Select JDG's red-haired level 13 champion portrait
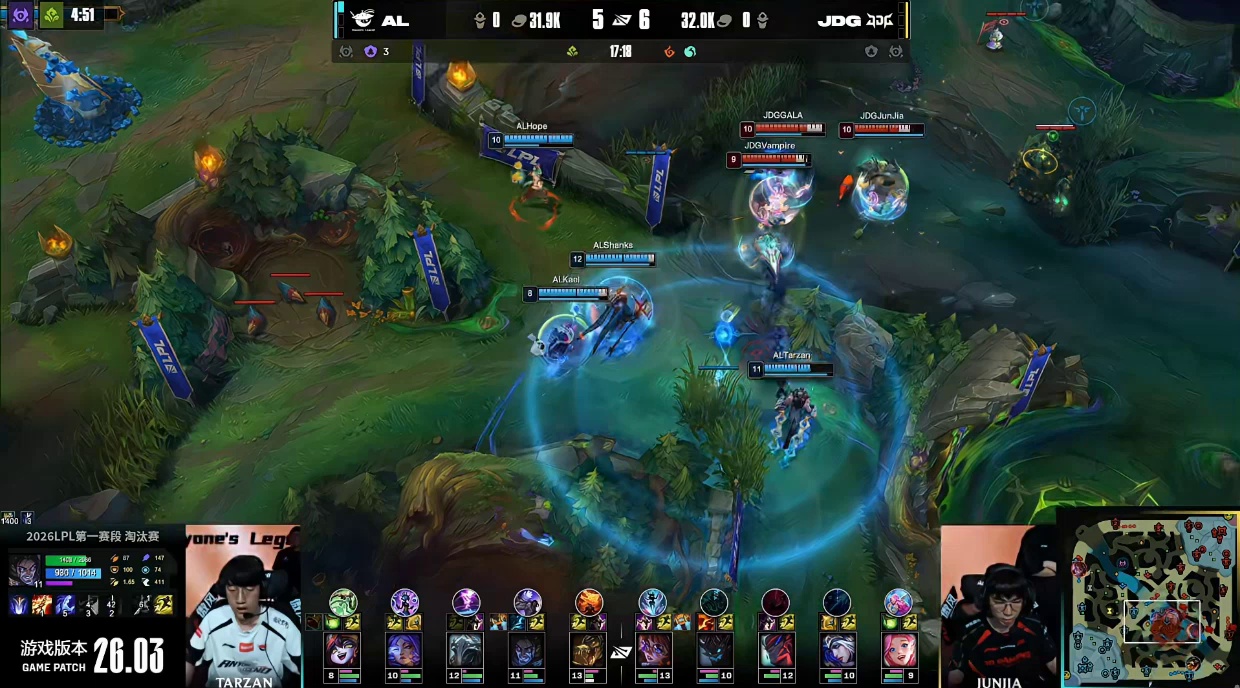 click(x=652, y=649)
